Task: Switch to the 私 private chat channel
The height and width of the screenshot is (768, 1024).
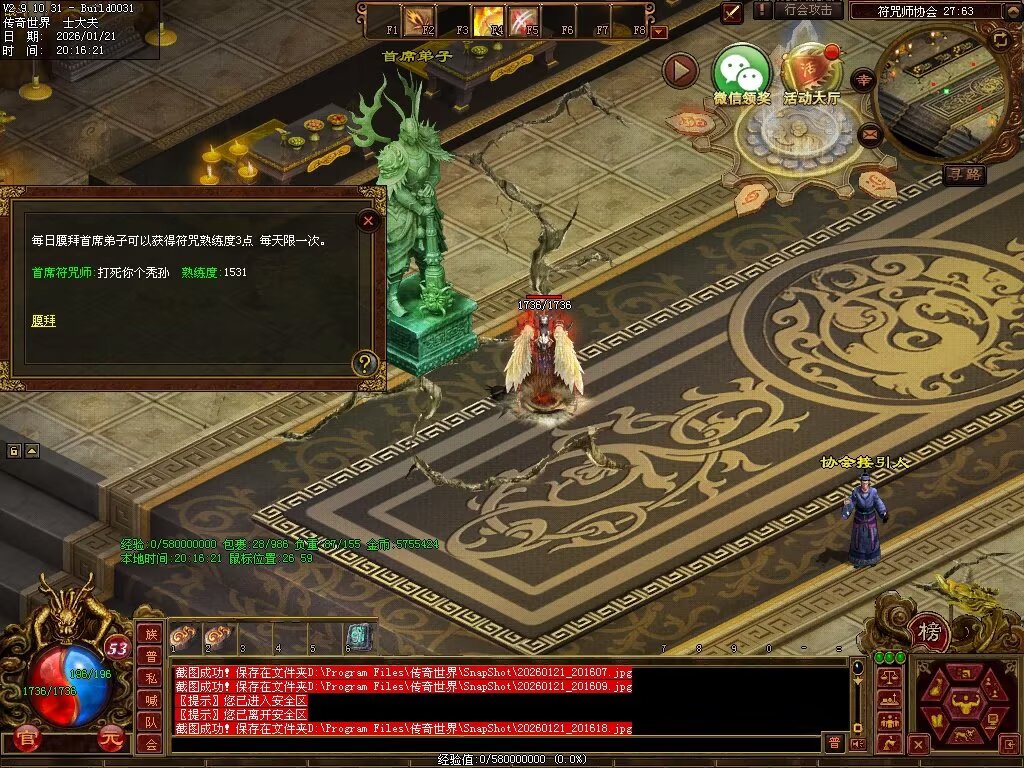Action: 150,678
